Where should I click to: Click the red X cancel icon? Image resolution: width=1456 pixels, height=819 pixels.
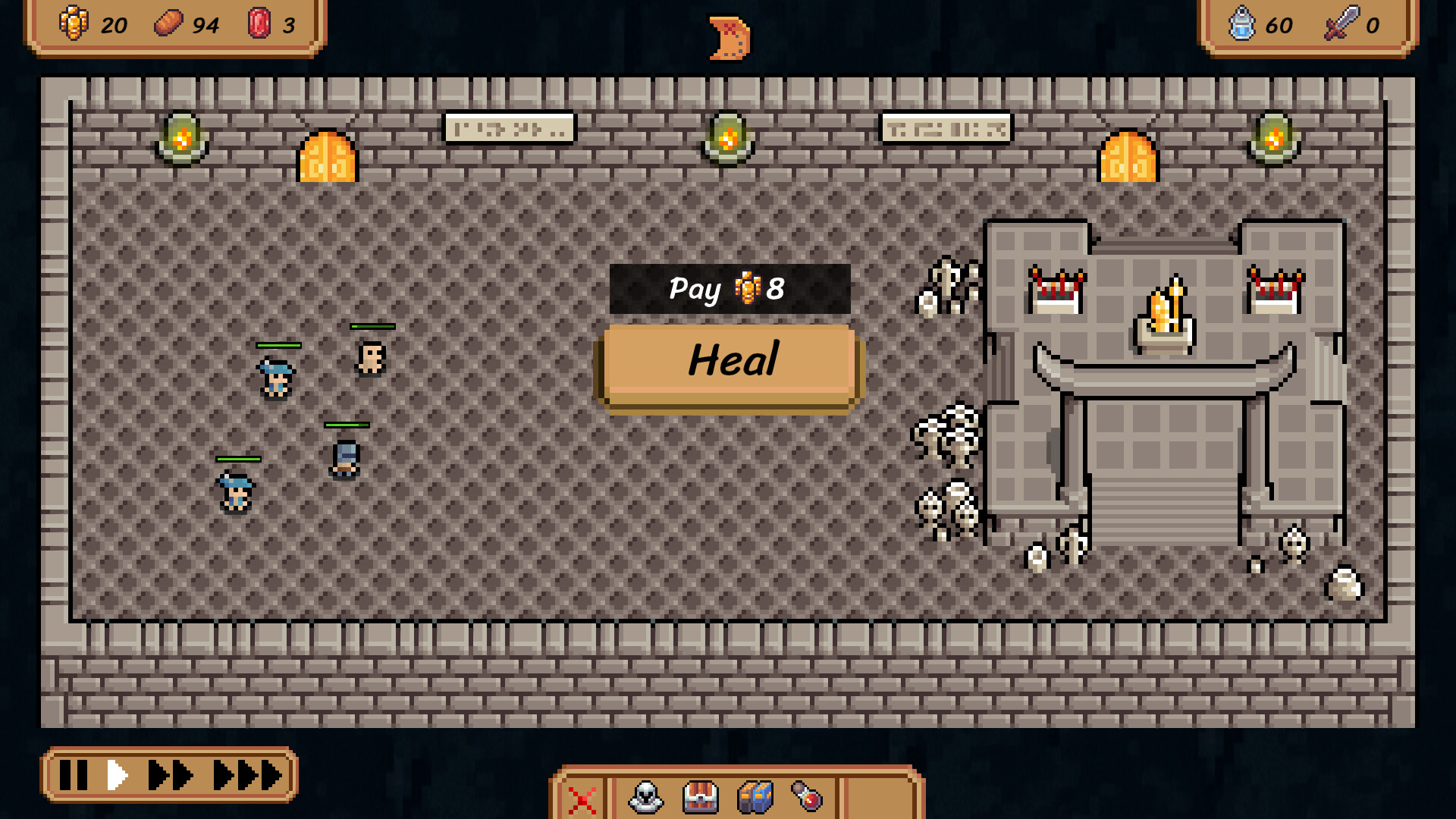(582, 798)
